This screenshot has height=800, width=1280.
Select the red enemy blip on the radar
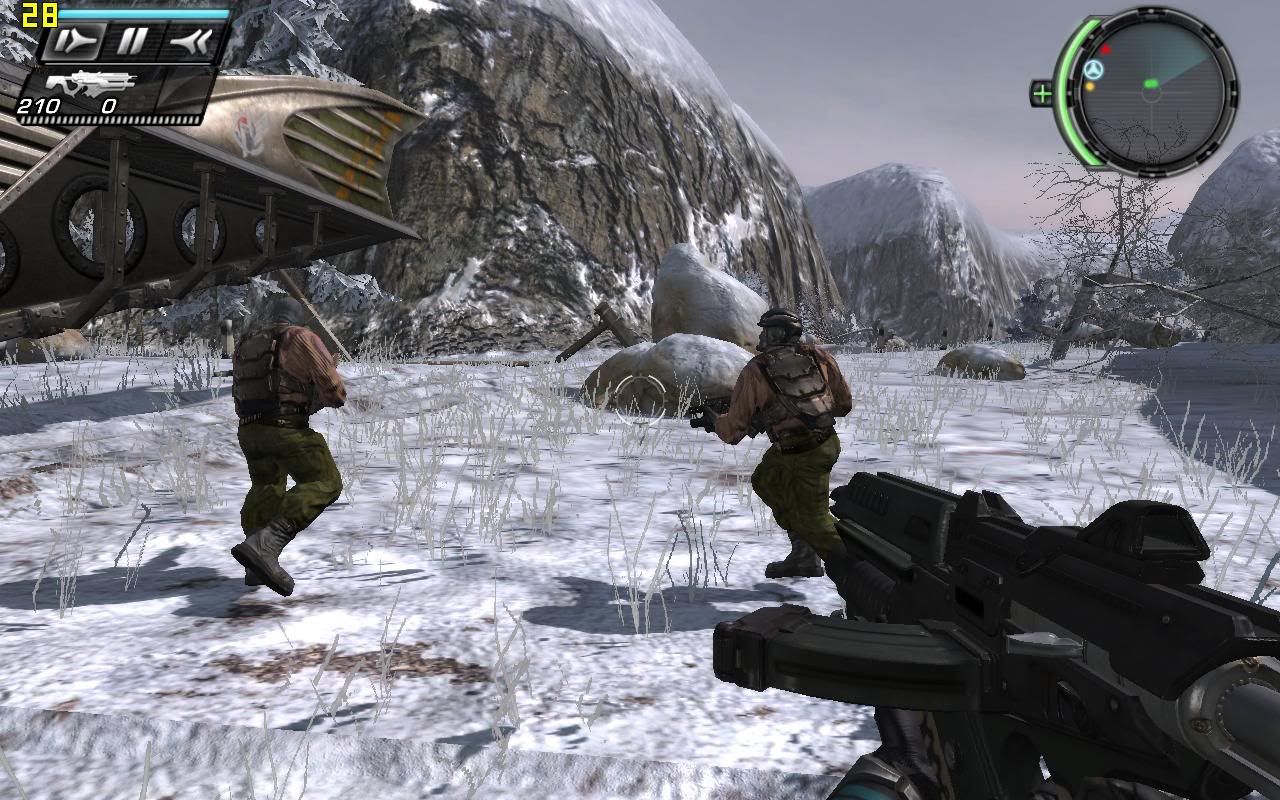coord(1106,49)
